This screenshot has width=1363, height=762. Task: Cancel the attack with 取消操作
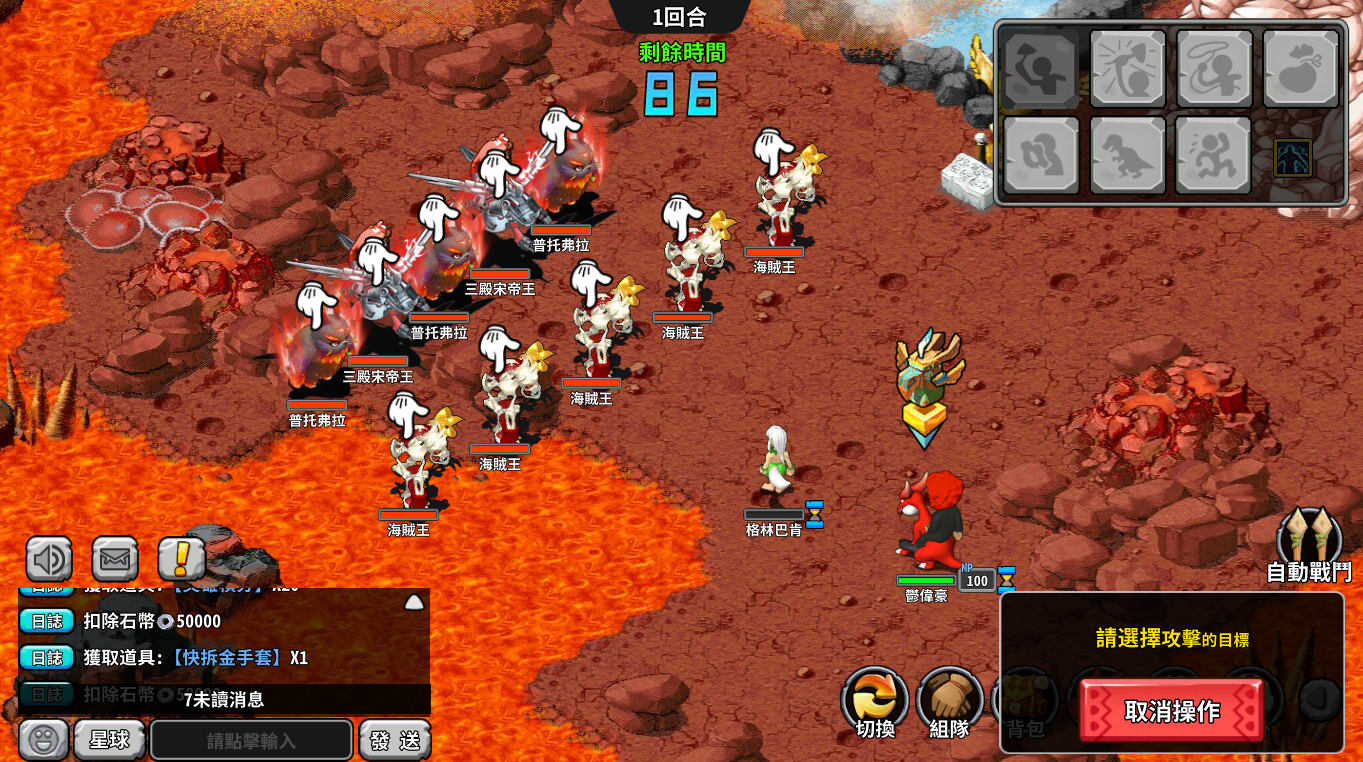click(x=1171, y=711)
